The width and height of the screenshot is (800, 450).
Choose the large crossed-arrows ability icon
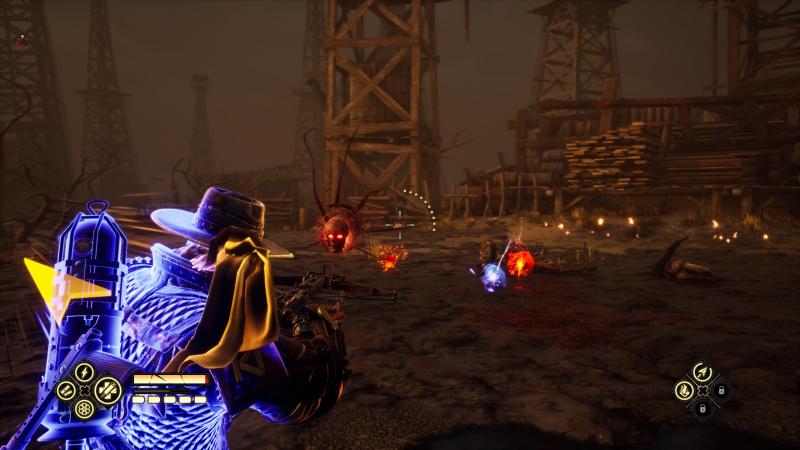(x=106, y=390)
